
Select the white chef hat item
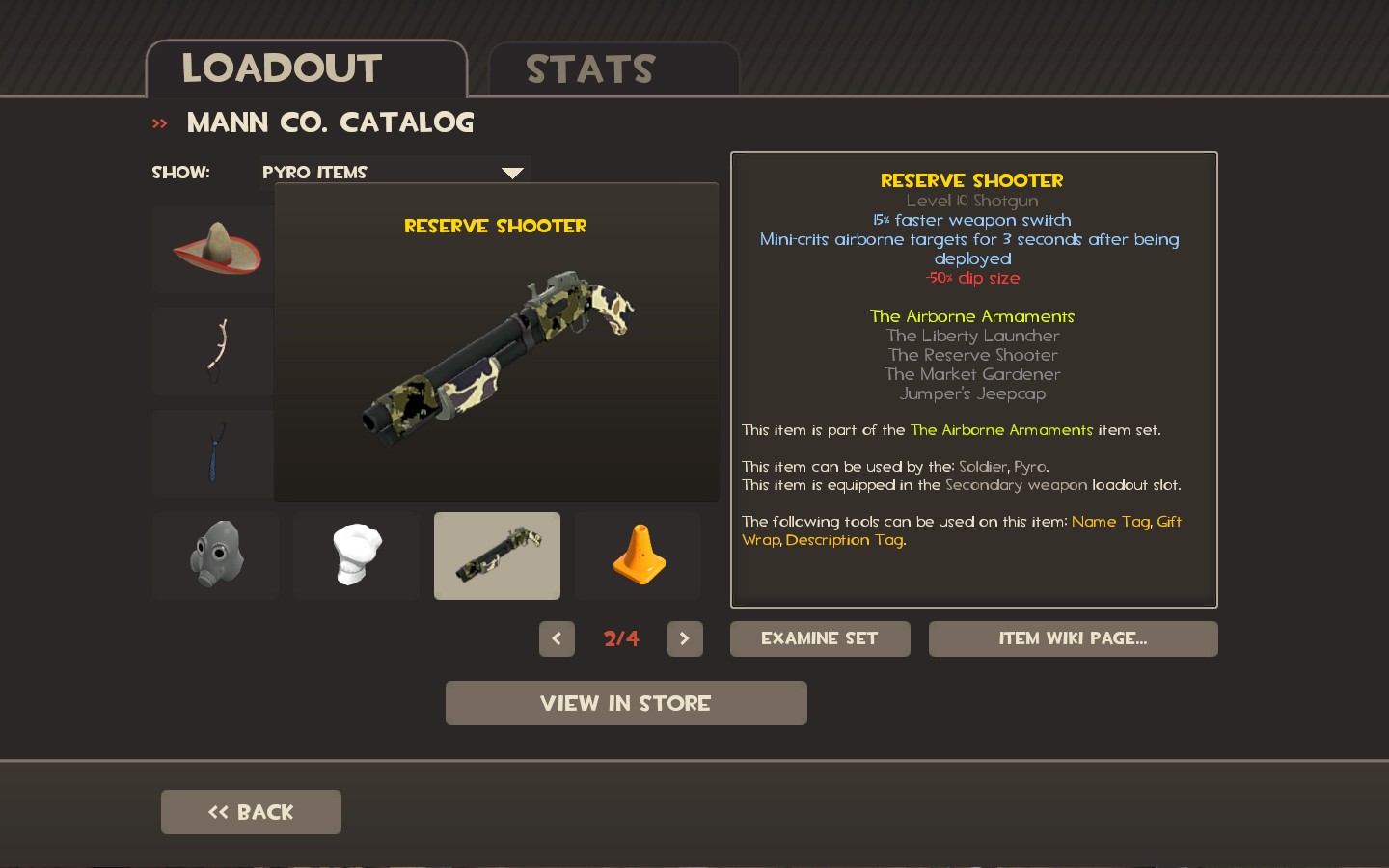[356, 556]
